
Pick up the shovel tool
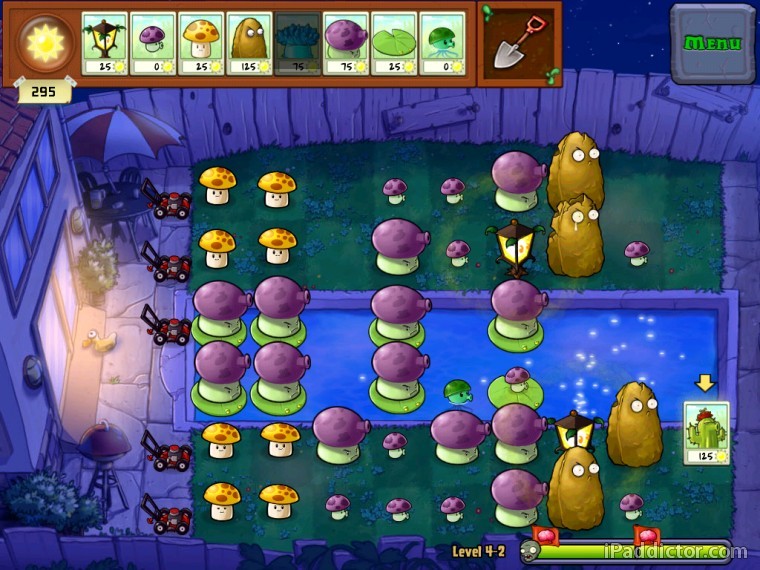tap(519, 42)
